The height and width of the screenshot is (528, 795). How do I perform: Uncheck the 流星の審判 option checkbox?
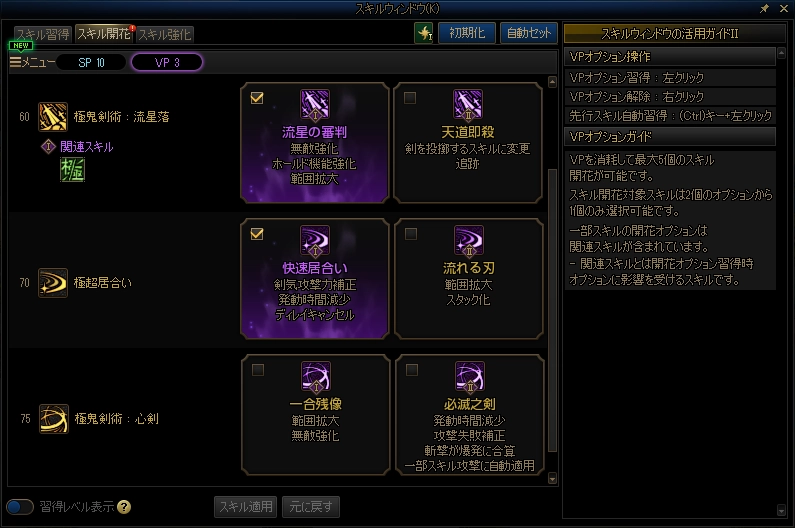pos(257,98)
